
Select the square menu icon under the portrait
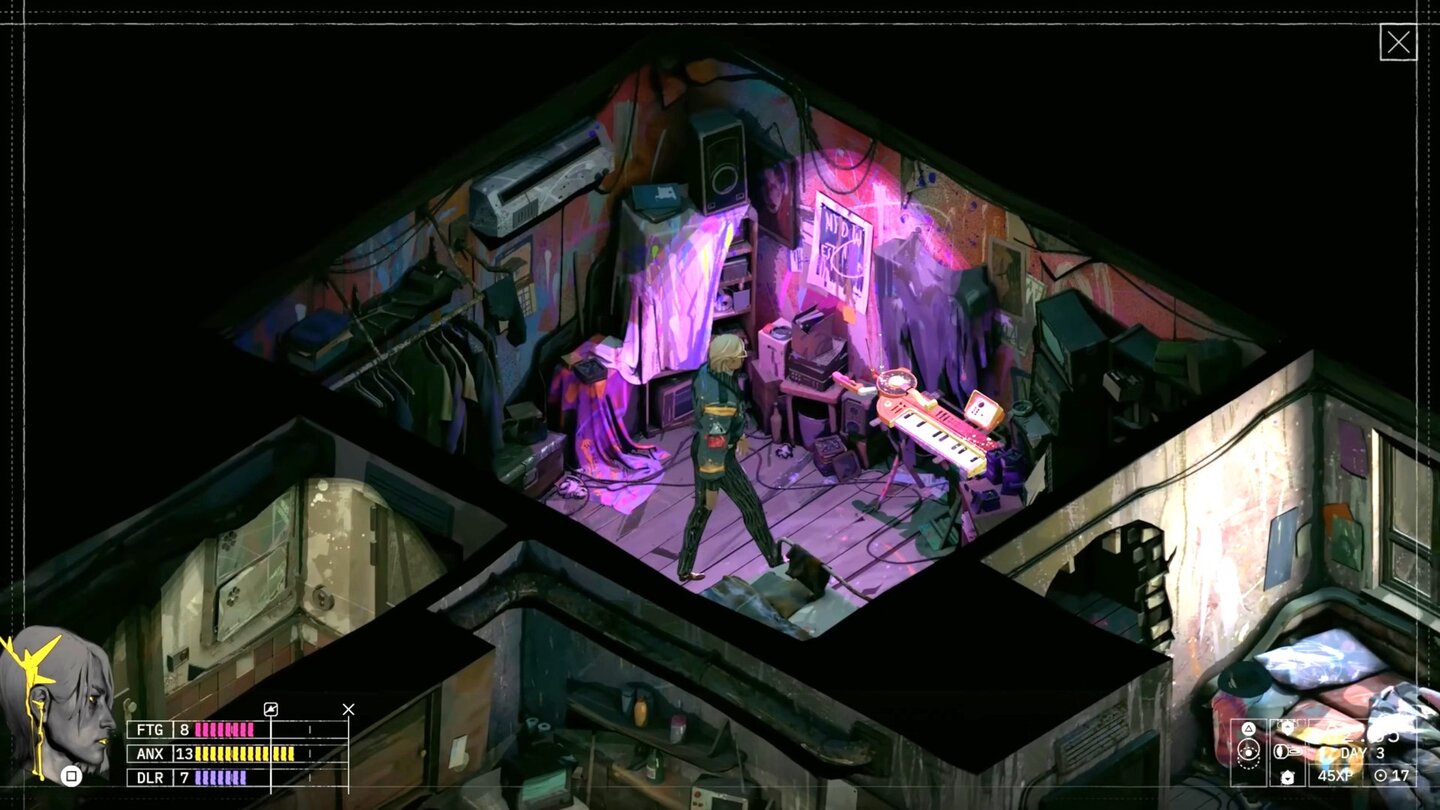point(71,777)
